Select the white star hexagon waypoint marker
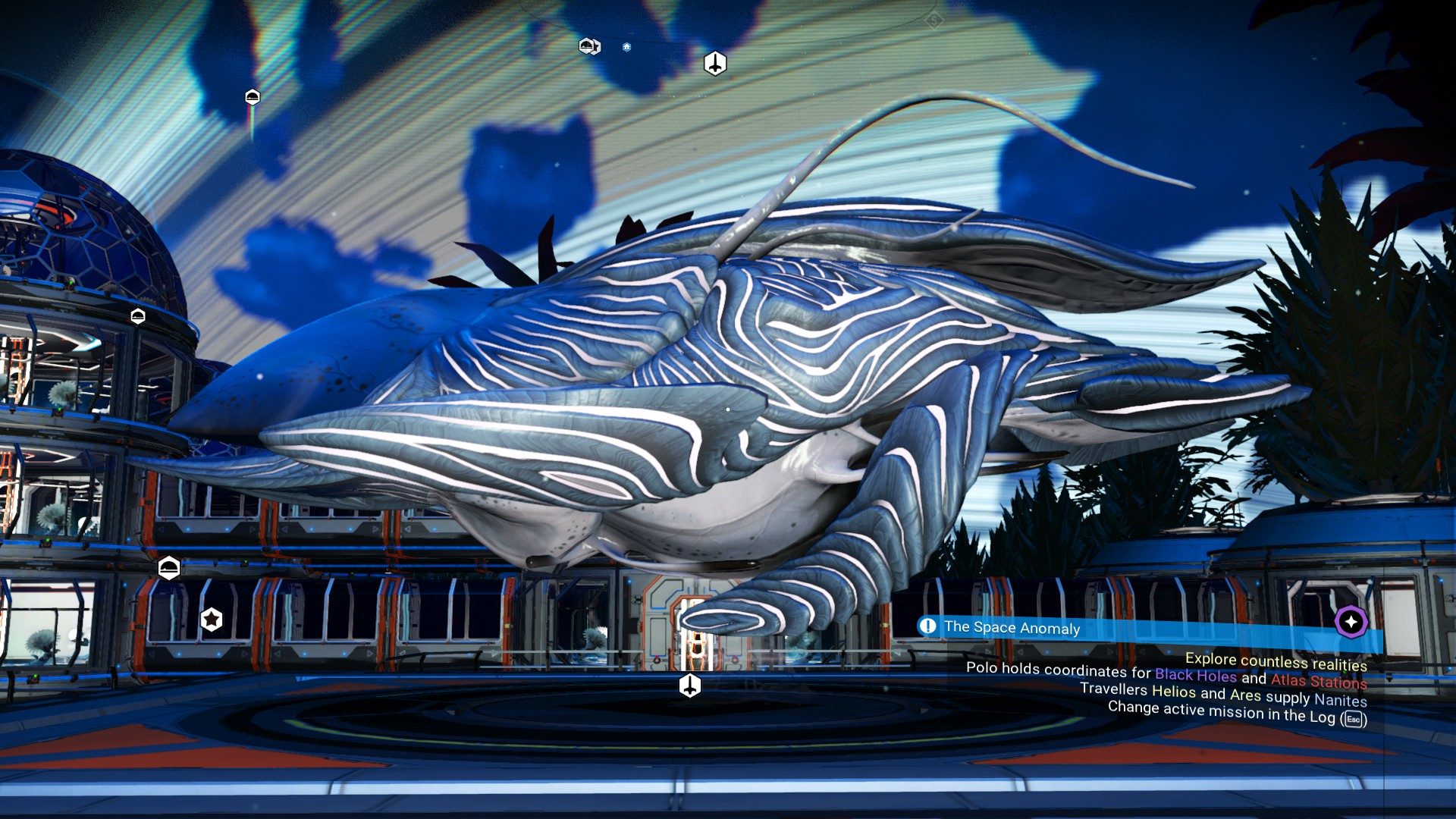 [212, 620]
